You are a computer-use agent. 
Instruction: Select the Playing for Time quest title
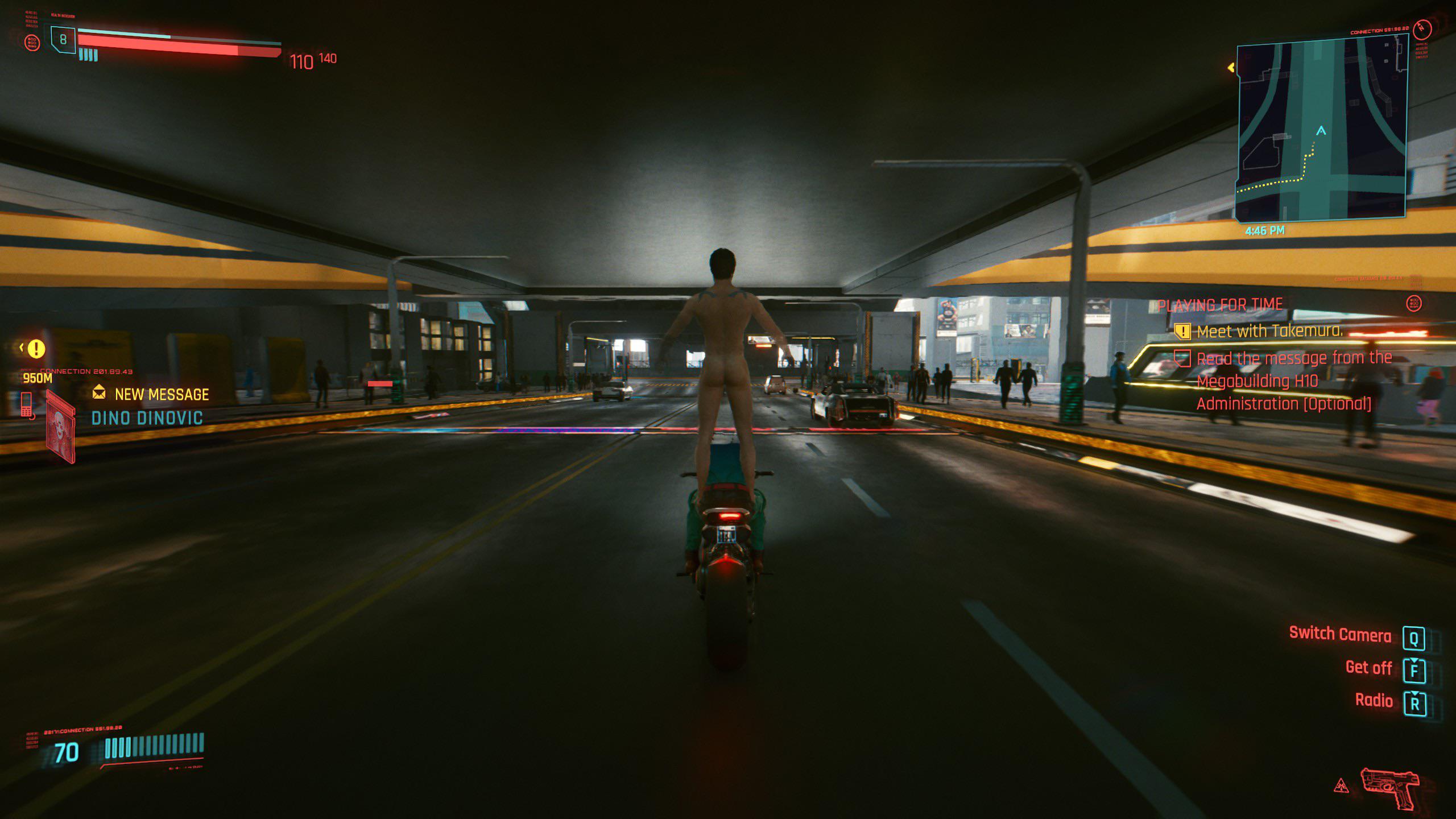(x=1221, y=305)
